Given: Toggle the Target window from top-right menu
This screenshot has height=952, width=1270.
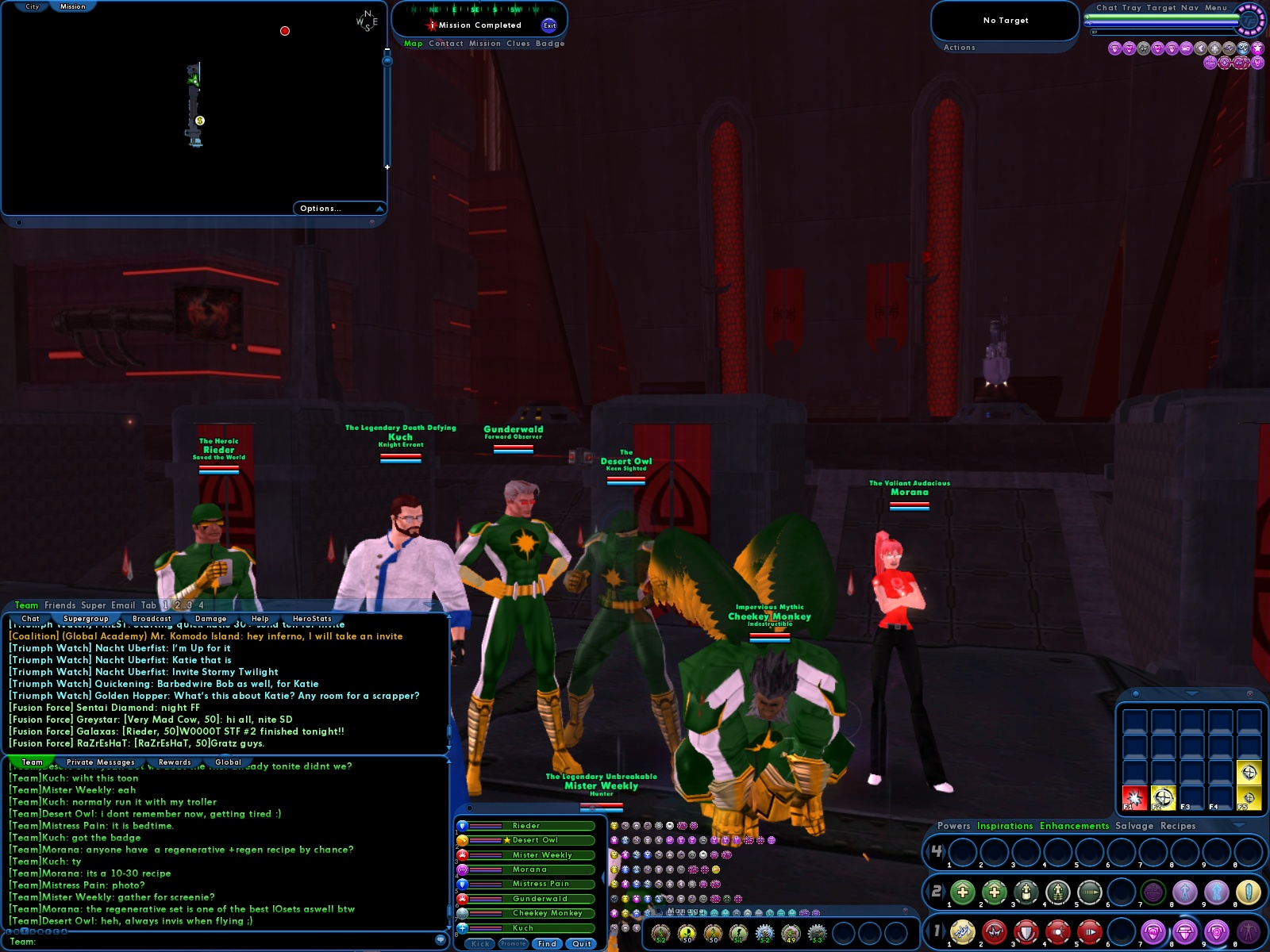Looking at the screenshot, I should click(x=1161, y=7).
